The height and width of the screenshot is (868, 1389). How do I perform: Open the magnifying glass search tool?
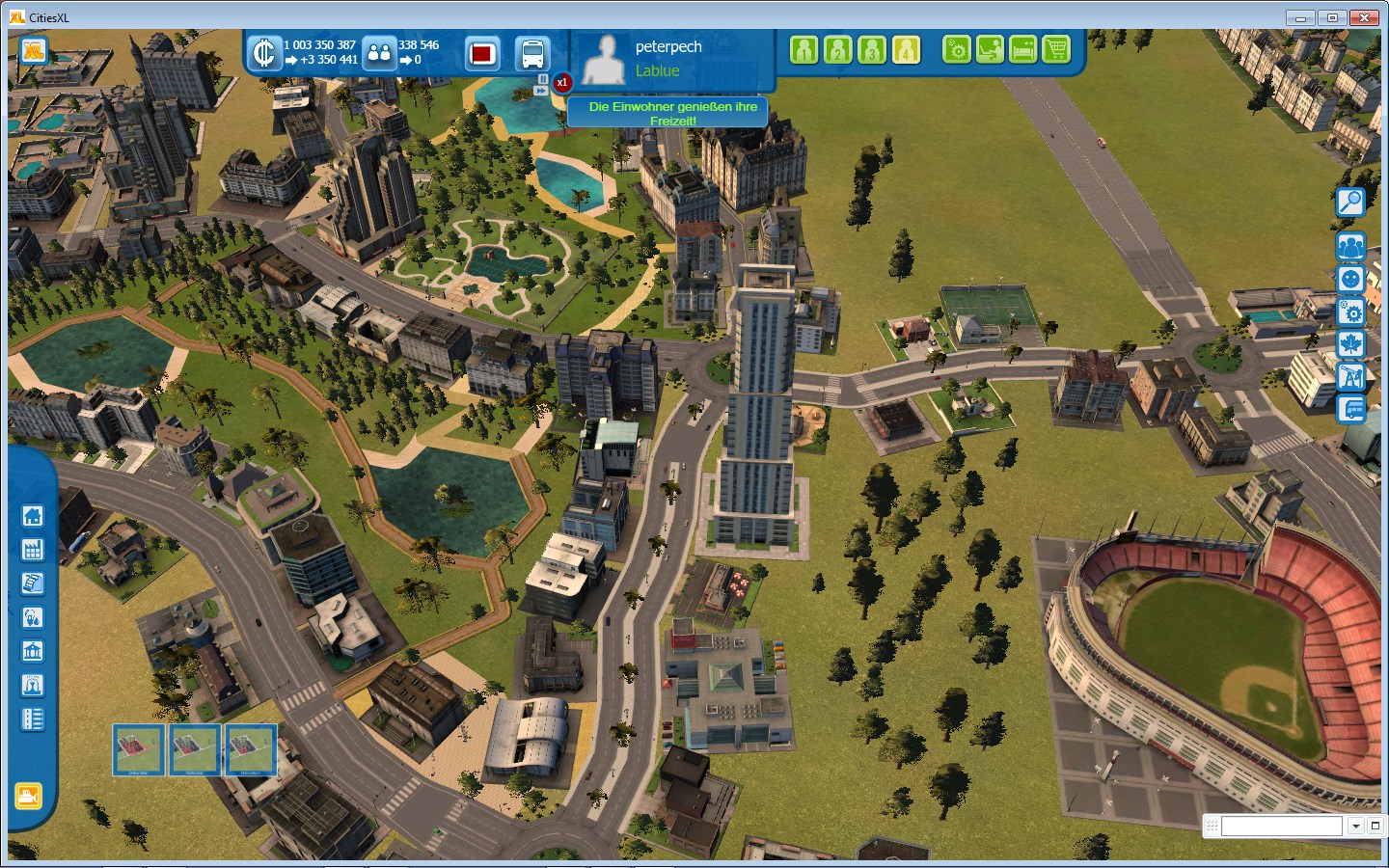[1350, 202]
